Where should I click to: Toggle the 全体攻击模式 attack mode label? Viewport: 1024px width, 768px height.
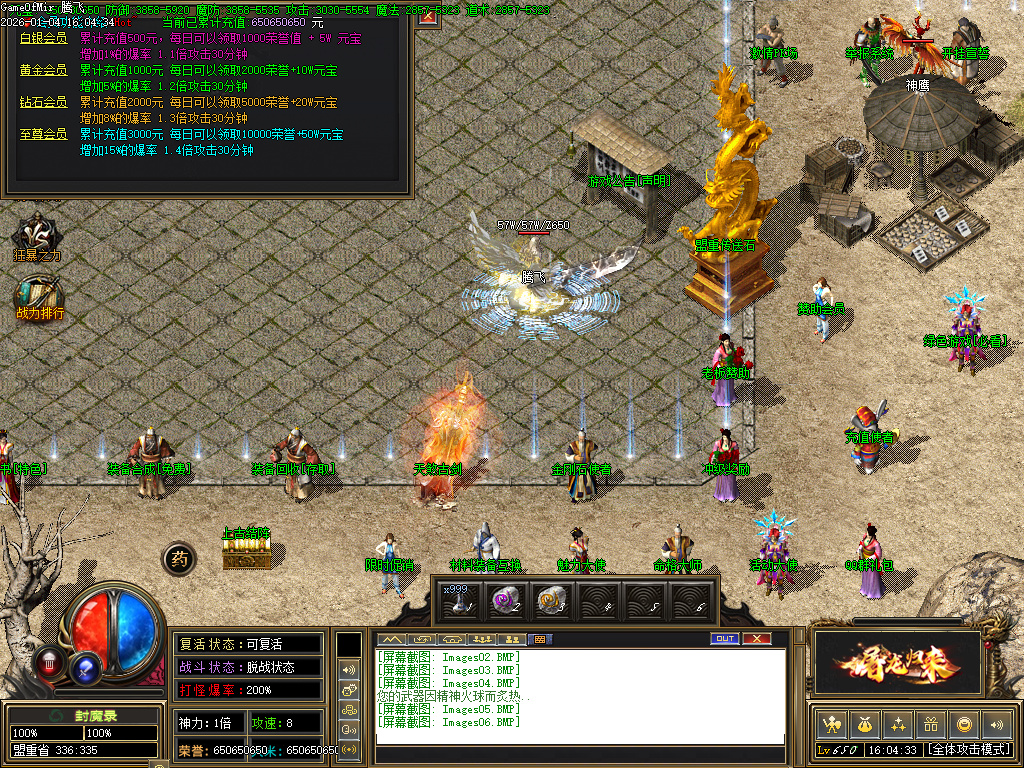(x=968, y=749)
